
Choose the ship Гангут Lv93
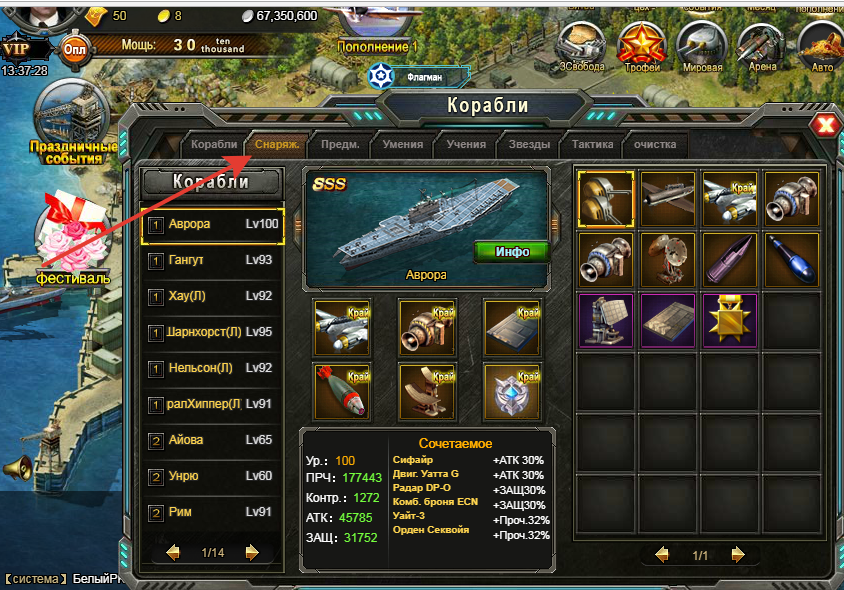point(212,261)
